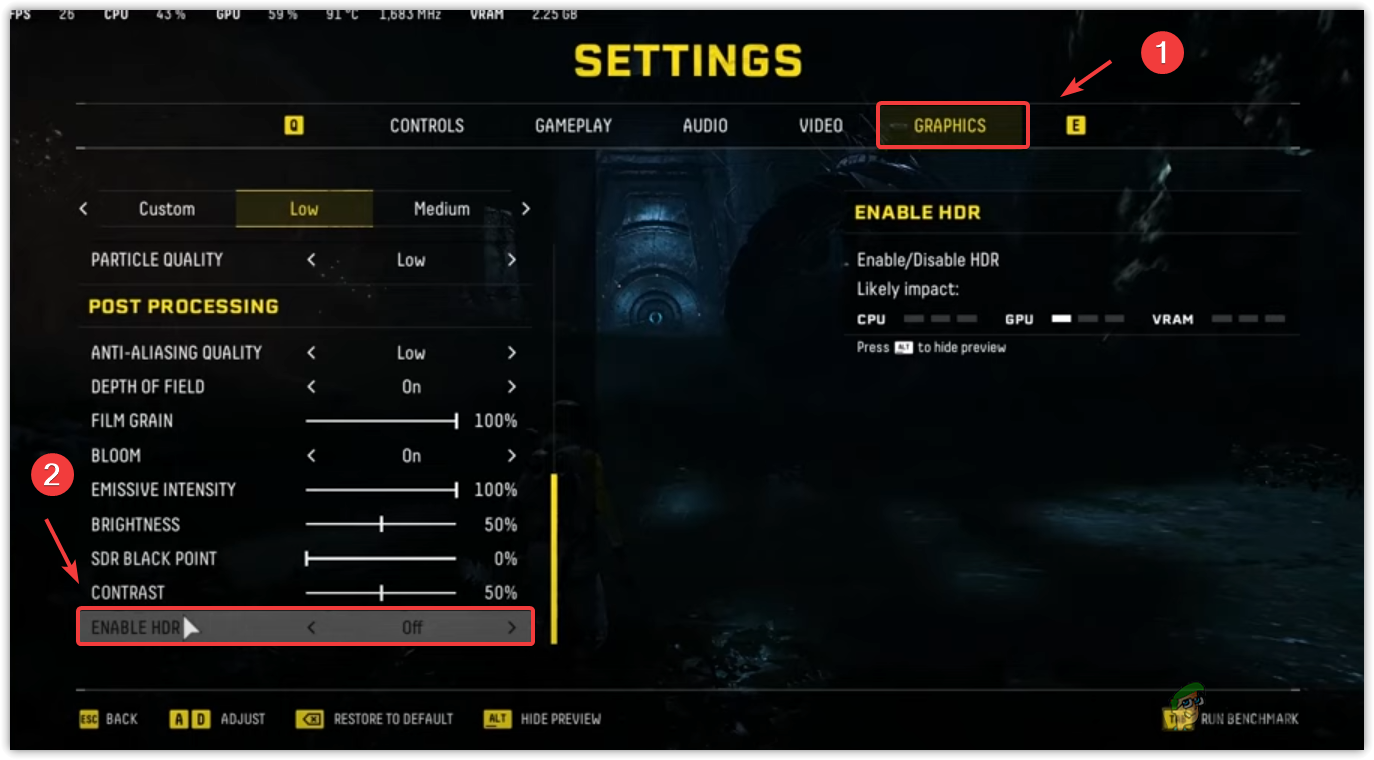1374x760 pixels.
Task: Go to the Audio tab
Action: point(705,126)
